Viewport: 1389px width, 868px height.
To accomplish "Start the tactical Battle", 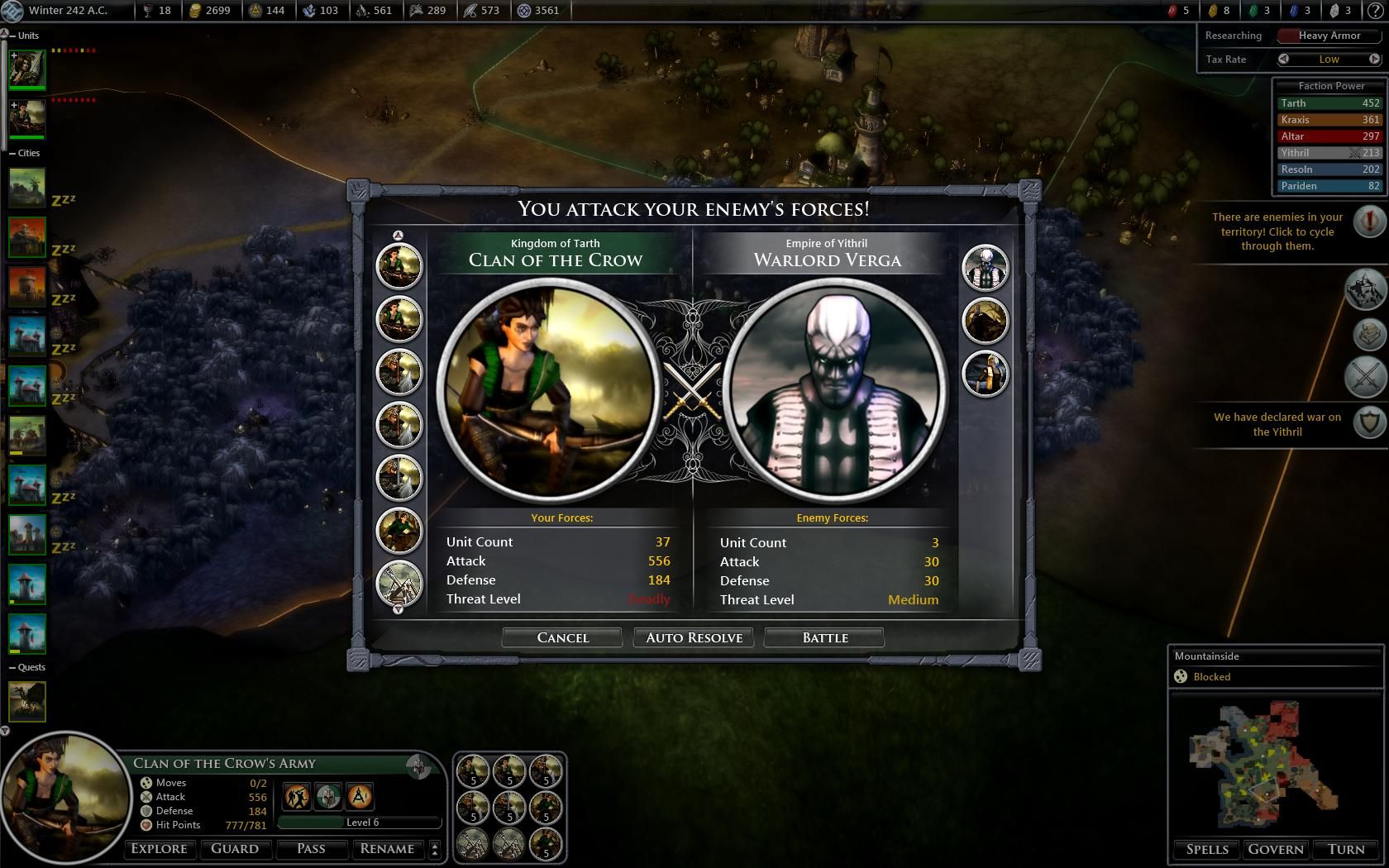I will [824, 637].
